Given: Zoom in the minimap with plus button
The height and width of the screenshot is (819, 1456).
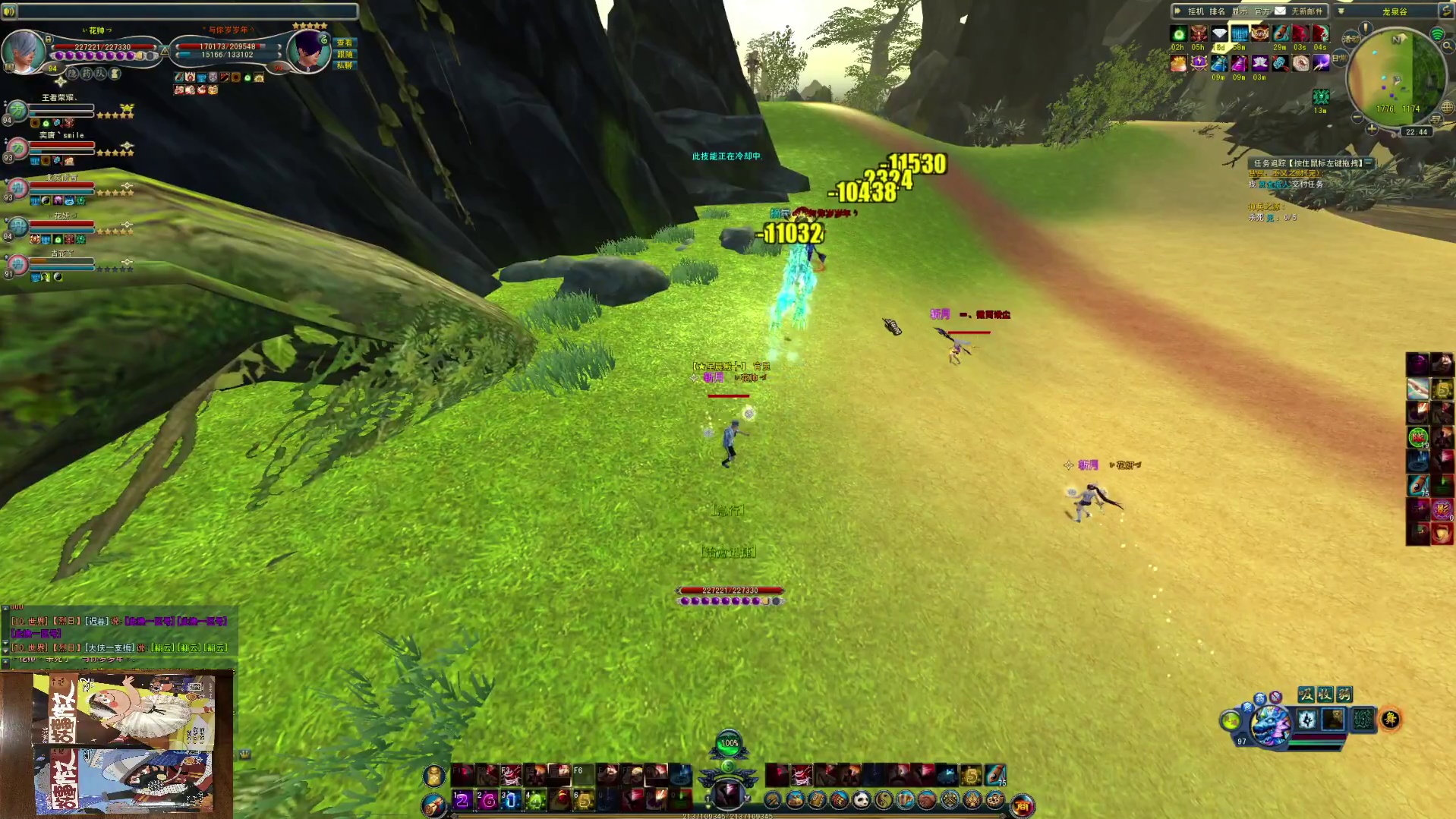Looking at the screenshot, I should [x=1371, y=130].
